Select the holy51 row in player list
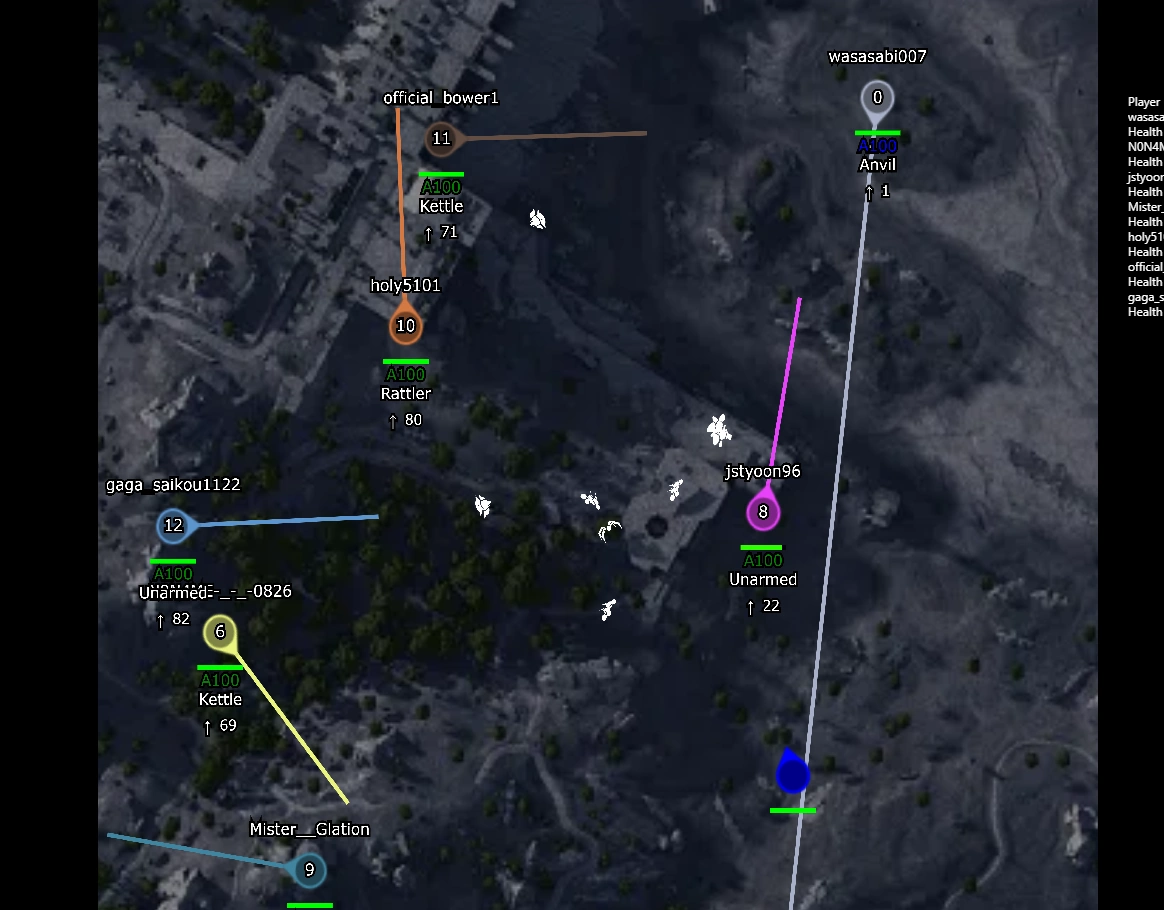 (x=1145, y=237)
